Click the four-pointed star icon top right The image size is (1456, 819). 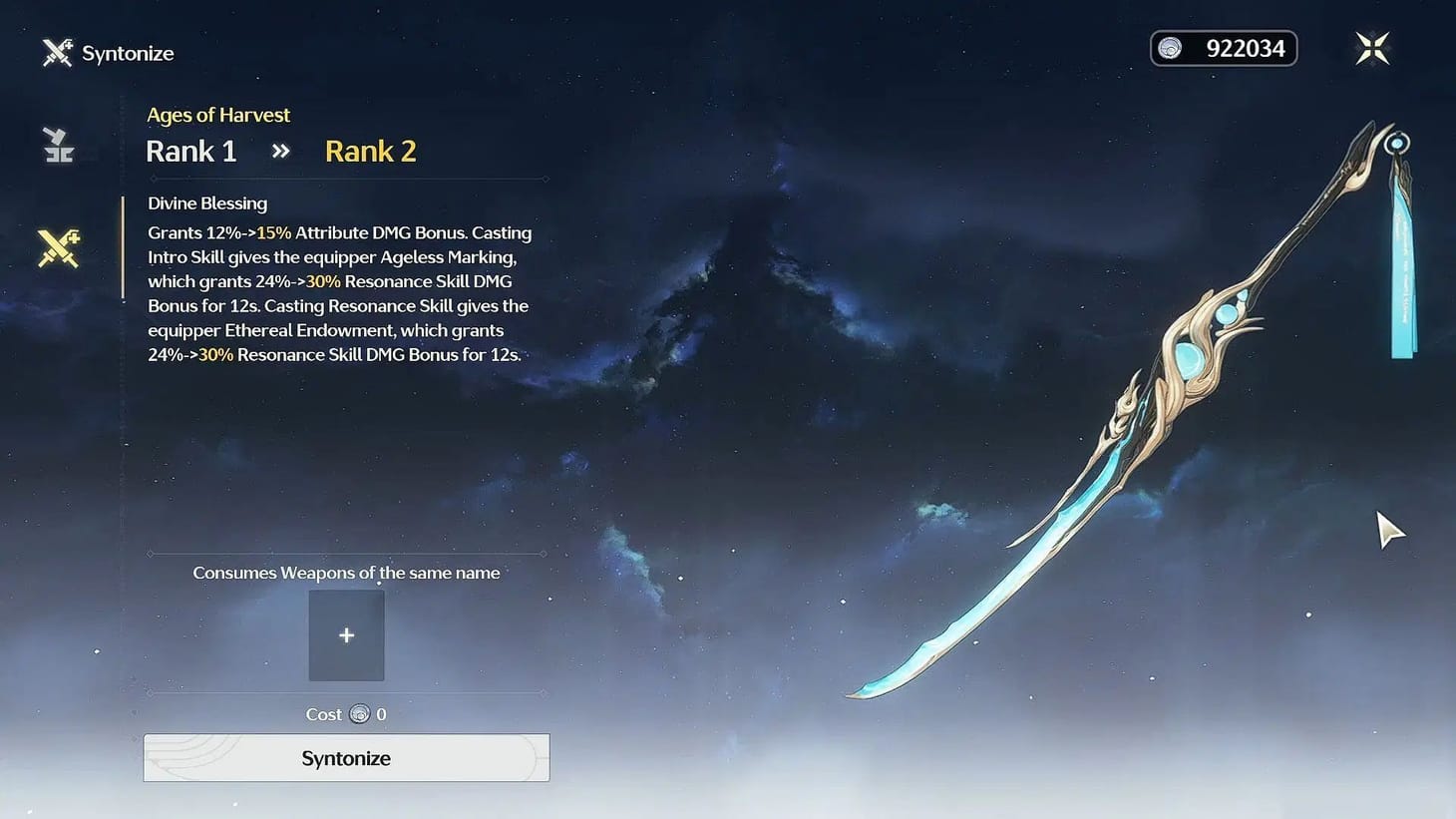1371,47
